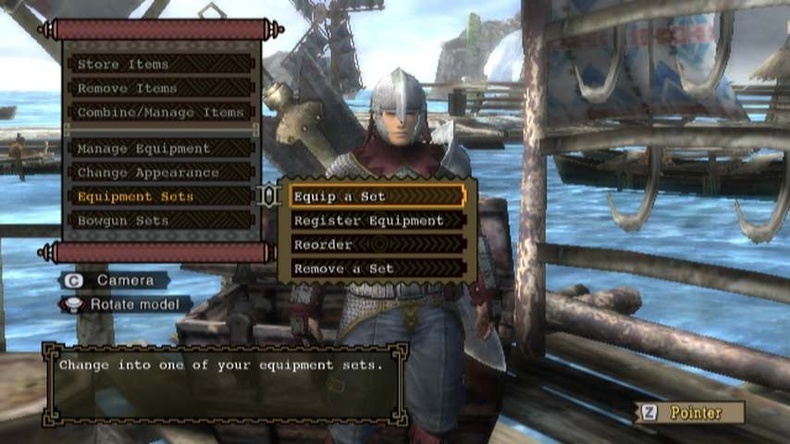Click the Equipment Sets entry
790x444 pixels.
pos(160,196)
